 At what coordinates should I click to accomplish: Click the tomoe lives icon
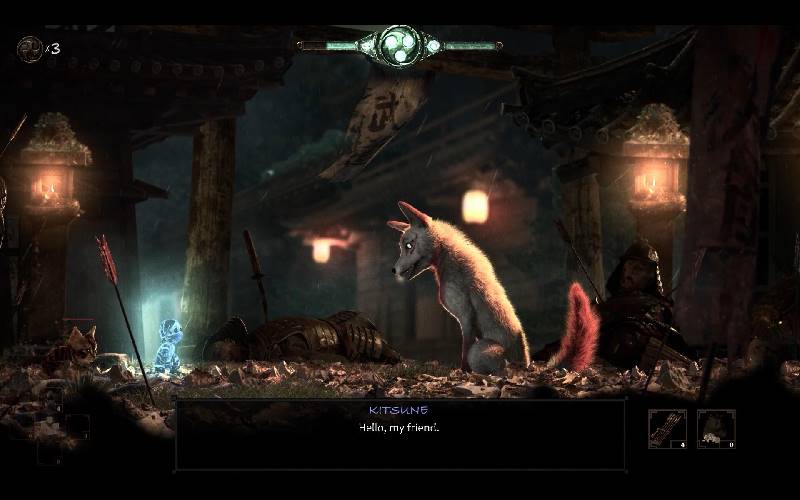30,49
